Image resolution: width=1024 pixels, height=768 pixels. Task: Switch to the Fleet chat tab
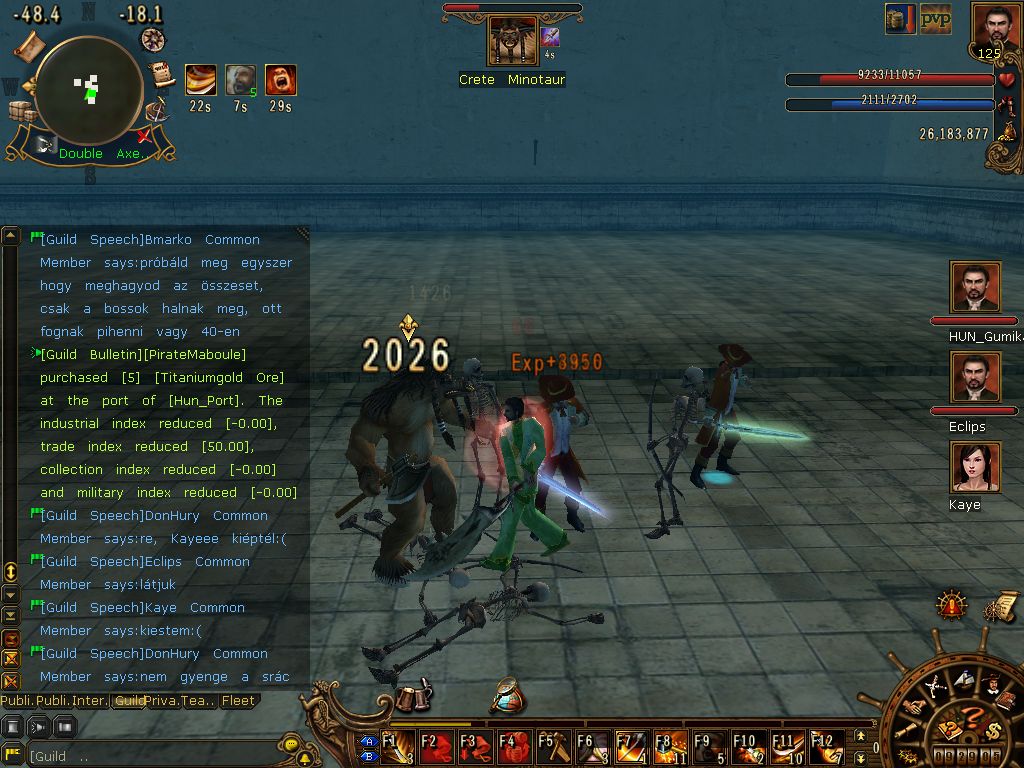pos(238,701)
